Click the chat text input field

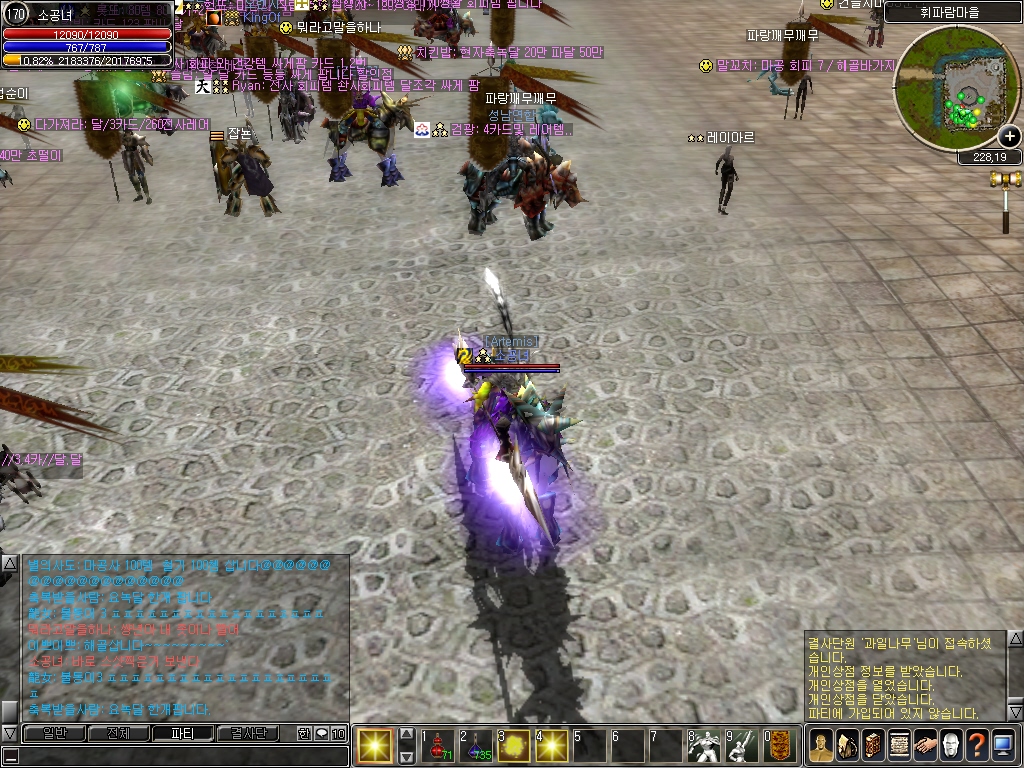[180, 756]
